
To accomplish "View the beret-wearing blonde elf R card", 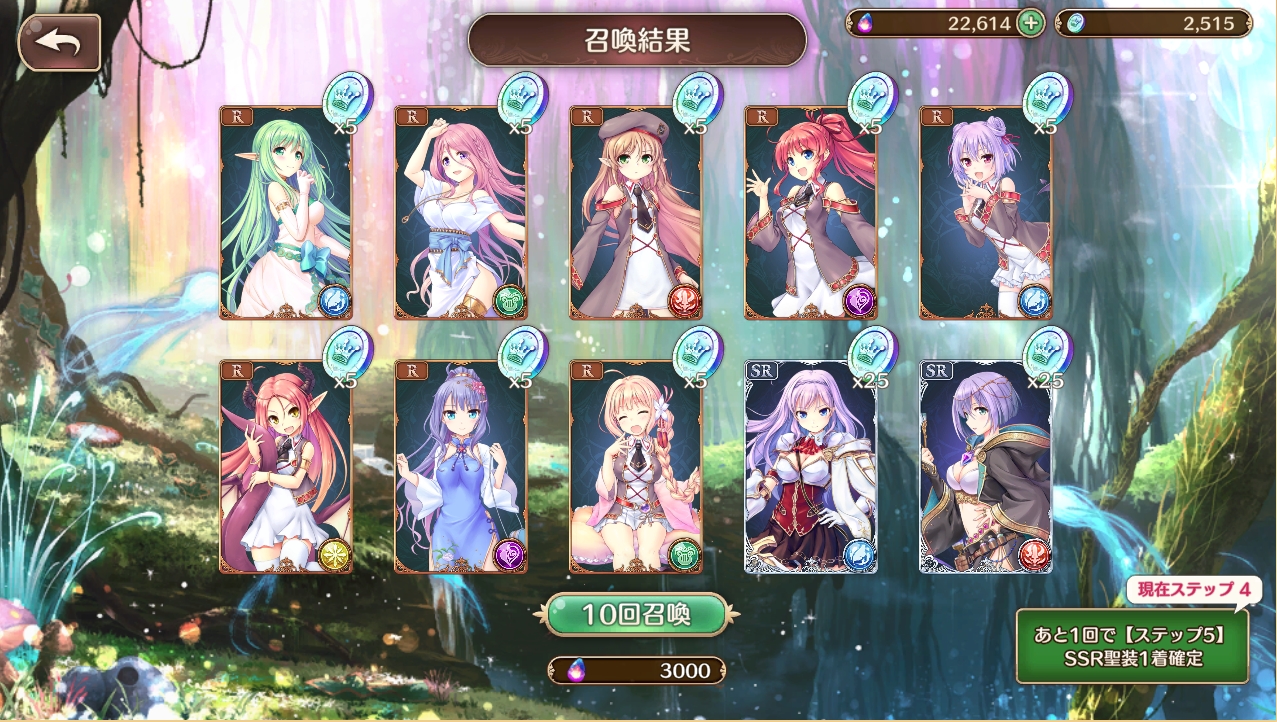I will pyautogui.click(x=635, y=212).
